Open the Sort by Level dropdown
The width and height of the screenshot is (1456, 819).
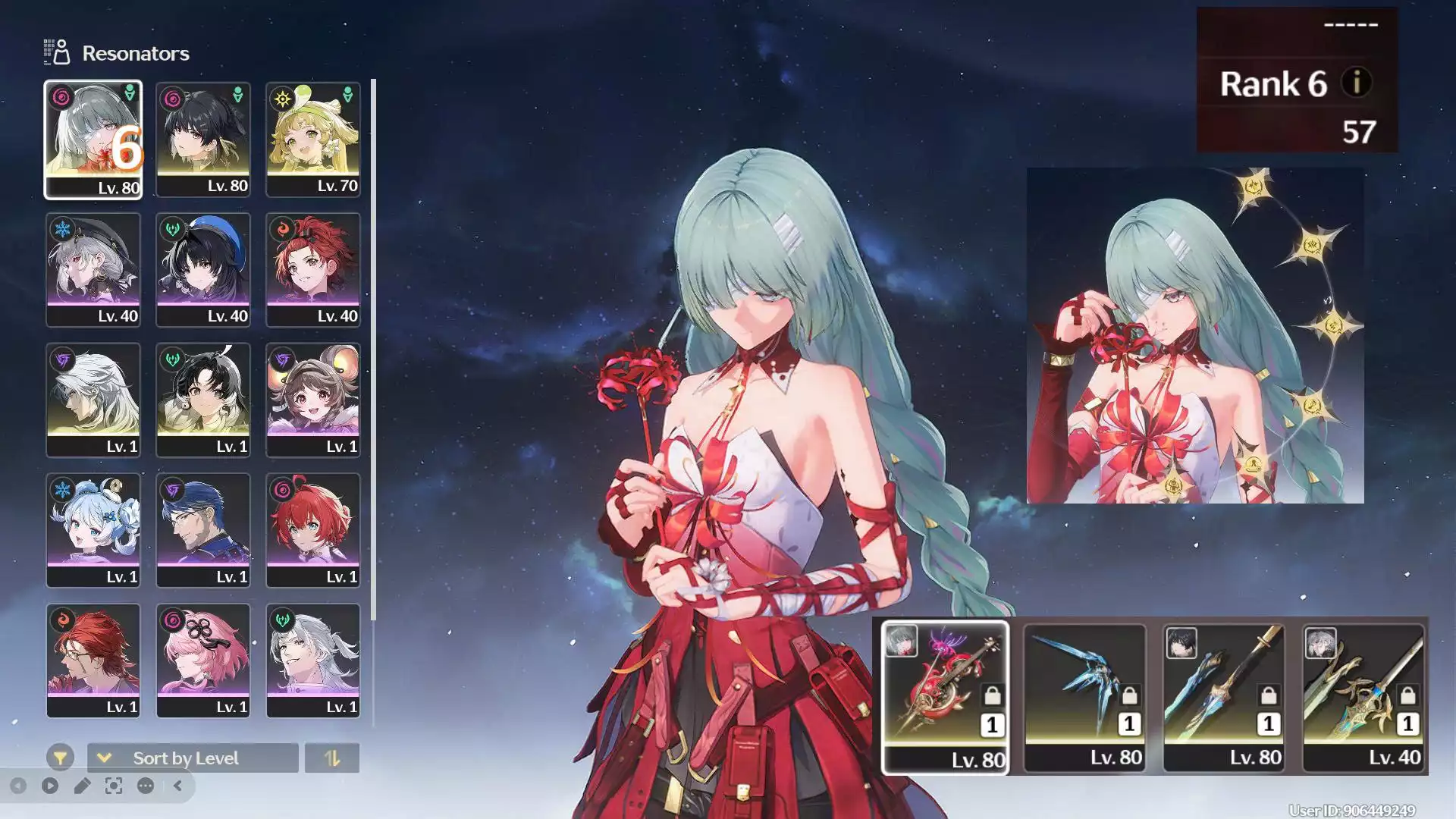click(193, 758)
